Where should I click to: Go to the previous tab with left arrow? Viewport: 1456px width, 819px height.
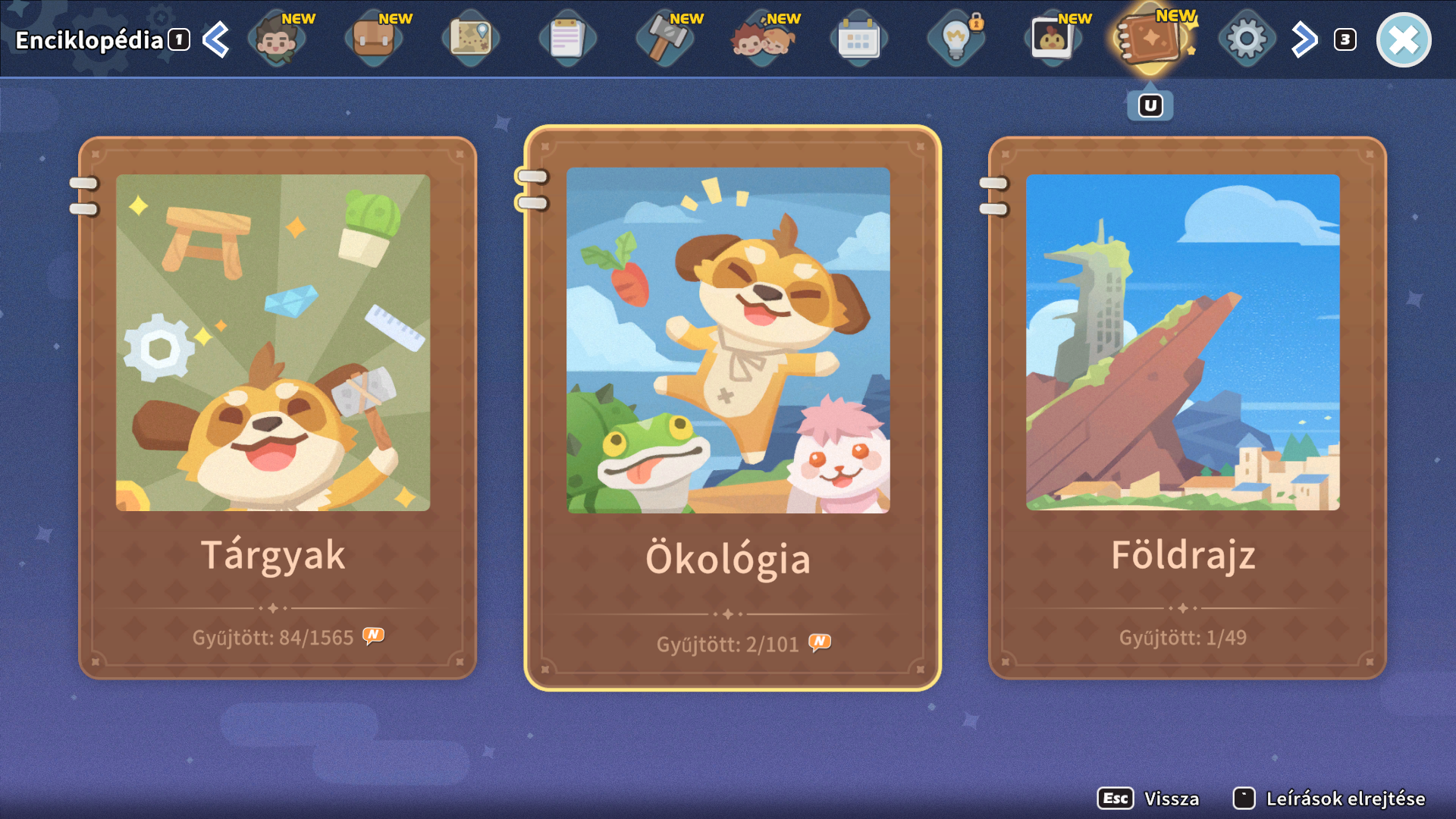216,40
